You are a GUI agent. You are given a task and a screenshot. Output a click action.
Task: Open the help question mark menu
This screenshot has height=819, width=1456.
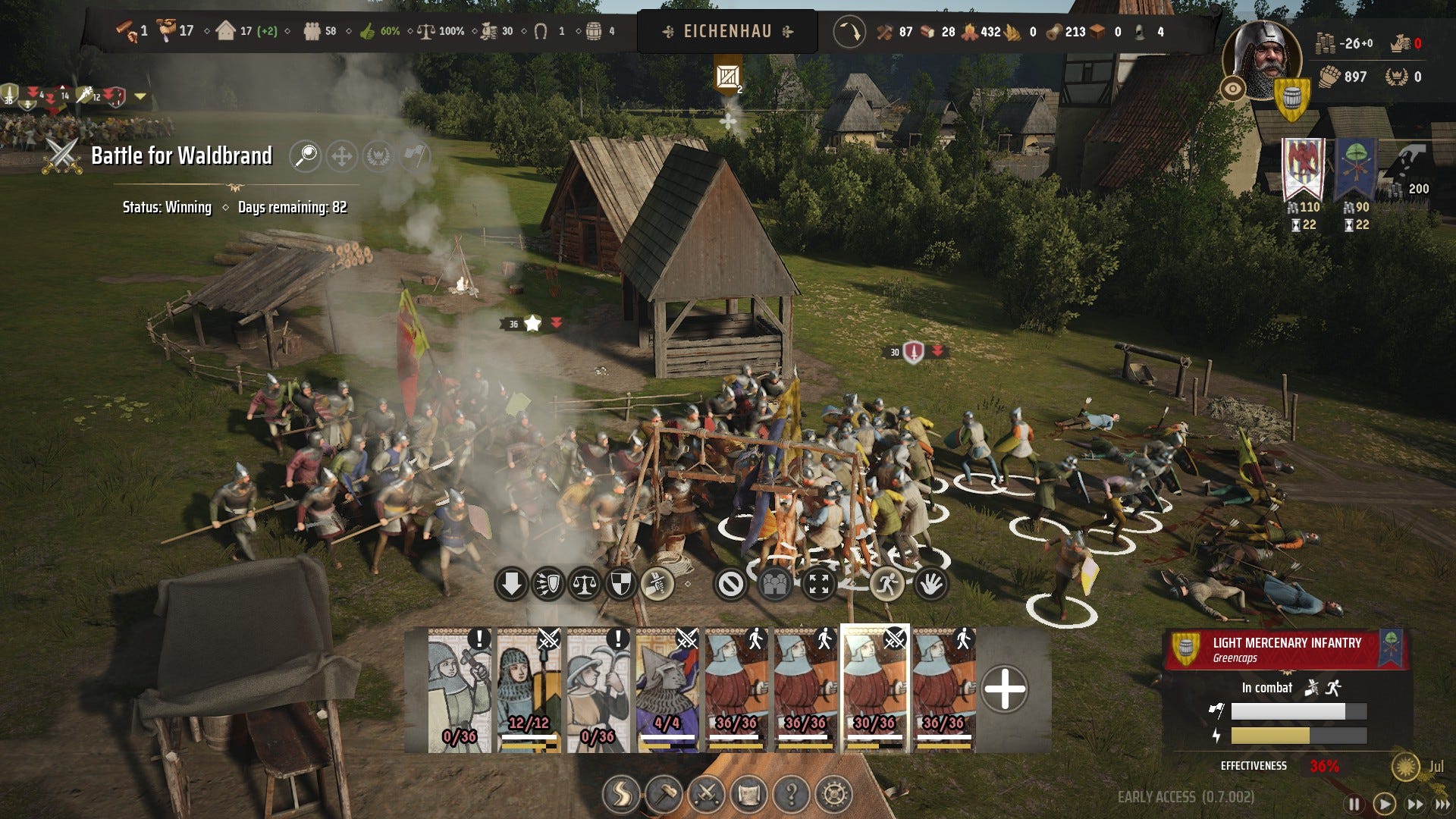(791, 794)
